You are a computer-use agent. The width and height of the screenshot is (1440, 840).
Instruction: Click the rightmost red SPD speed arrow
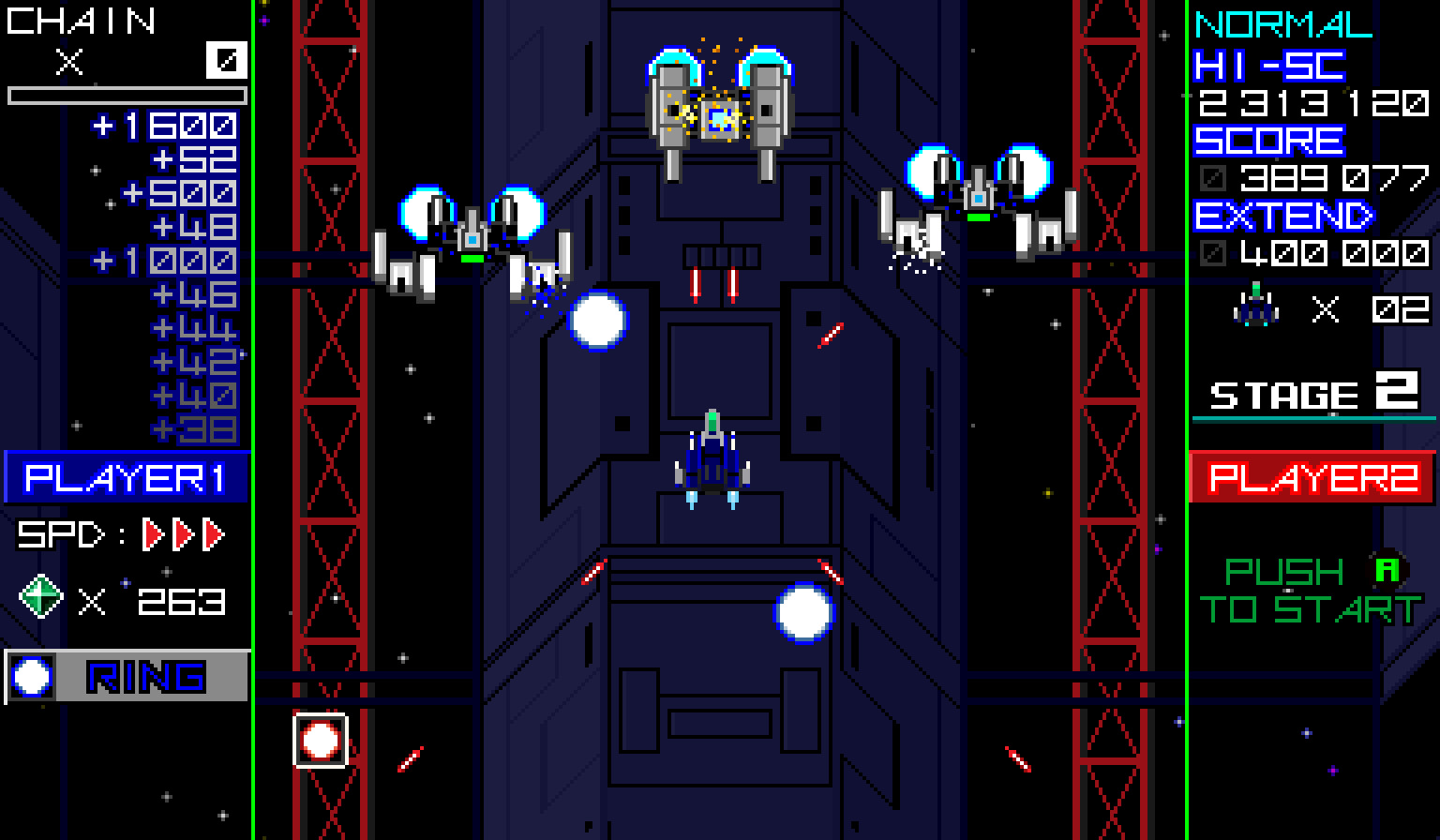pyautogui.click(x=214, y=534)
